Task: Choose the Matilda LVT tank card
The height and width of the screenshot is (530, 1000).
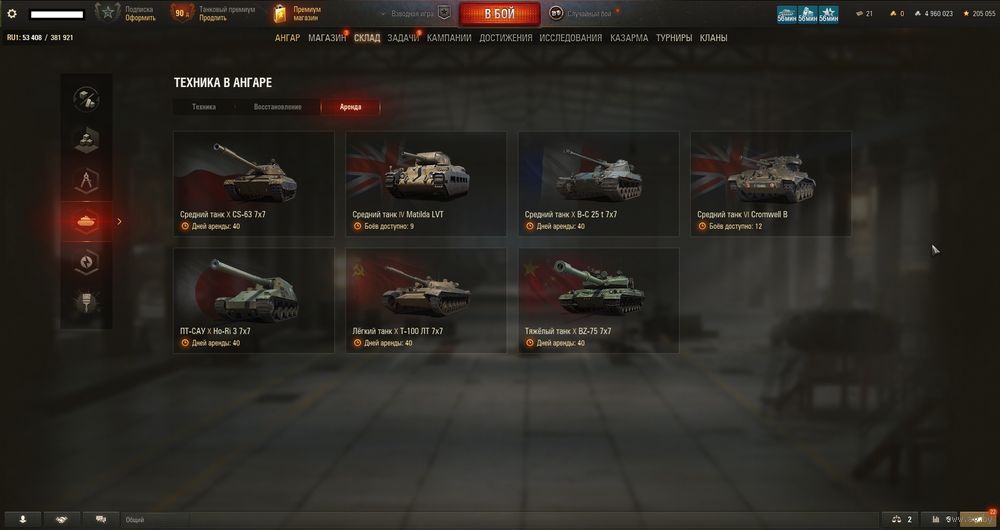Action: [426, 183]
